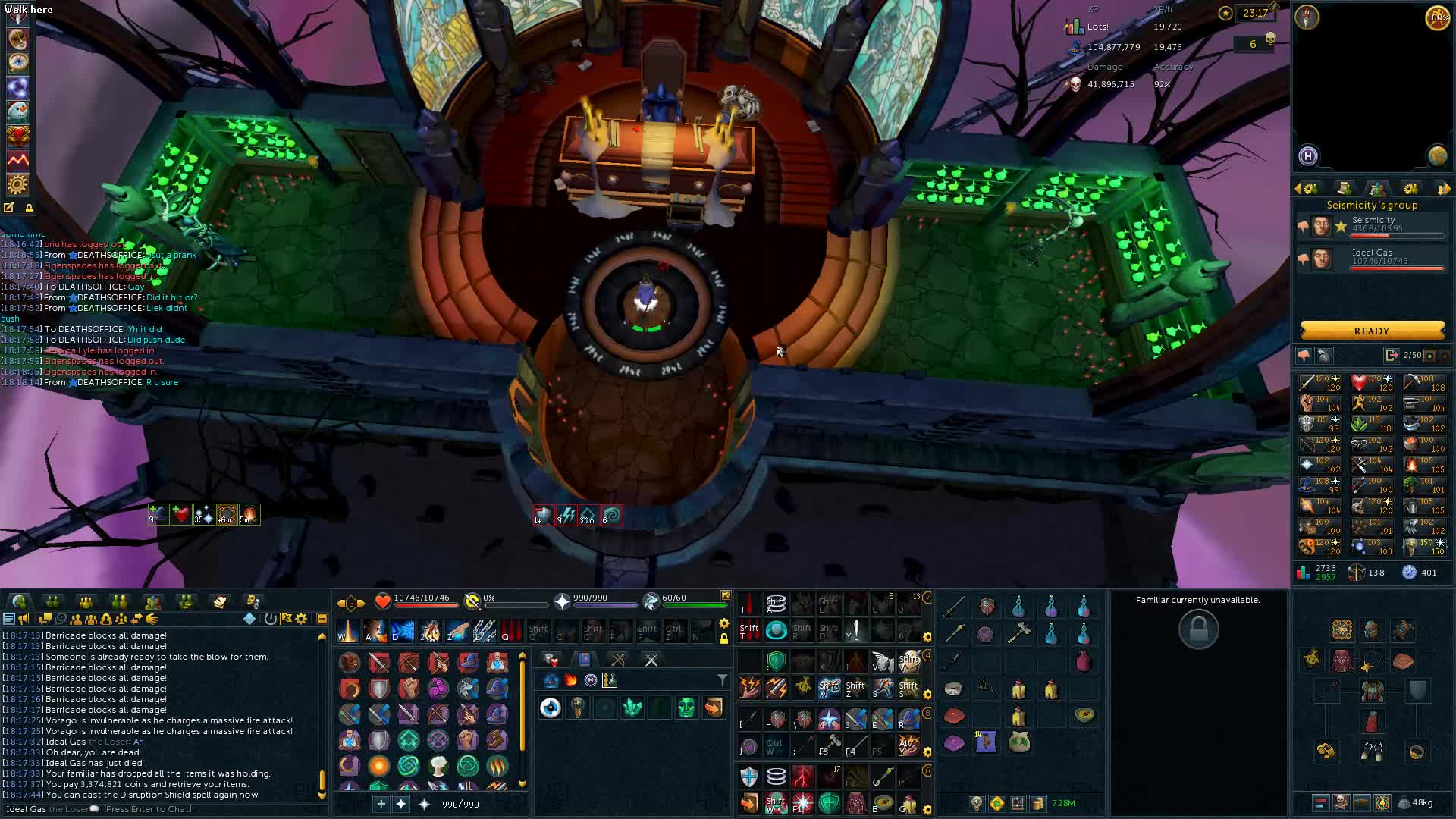Viewport: 1456px width, 819px height.
Task: Select the purple cushion inventory item
Action: click(x=954, y=742)
